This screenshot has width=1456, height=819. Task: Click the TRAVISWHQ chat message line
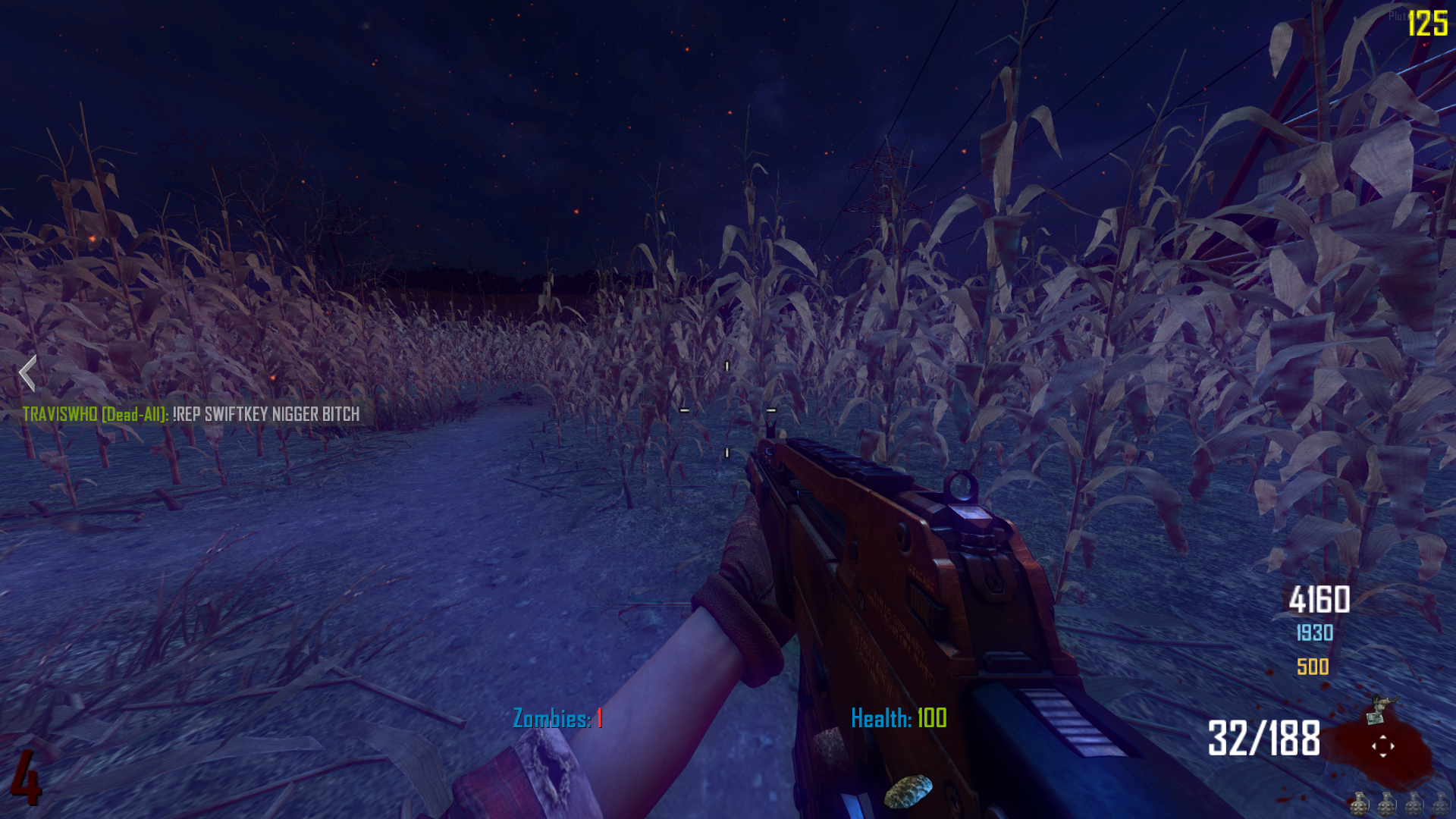click(191, 414)
